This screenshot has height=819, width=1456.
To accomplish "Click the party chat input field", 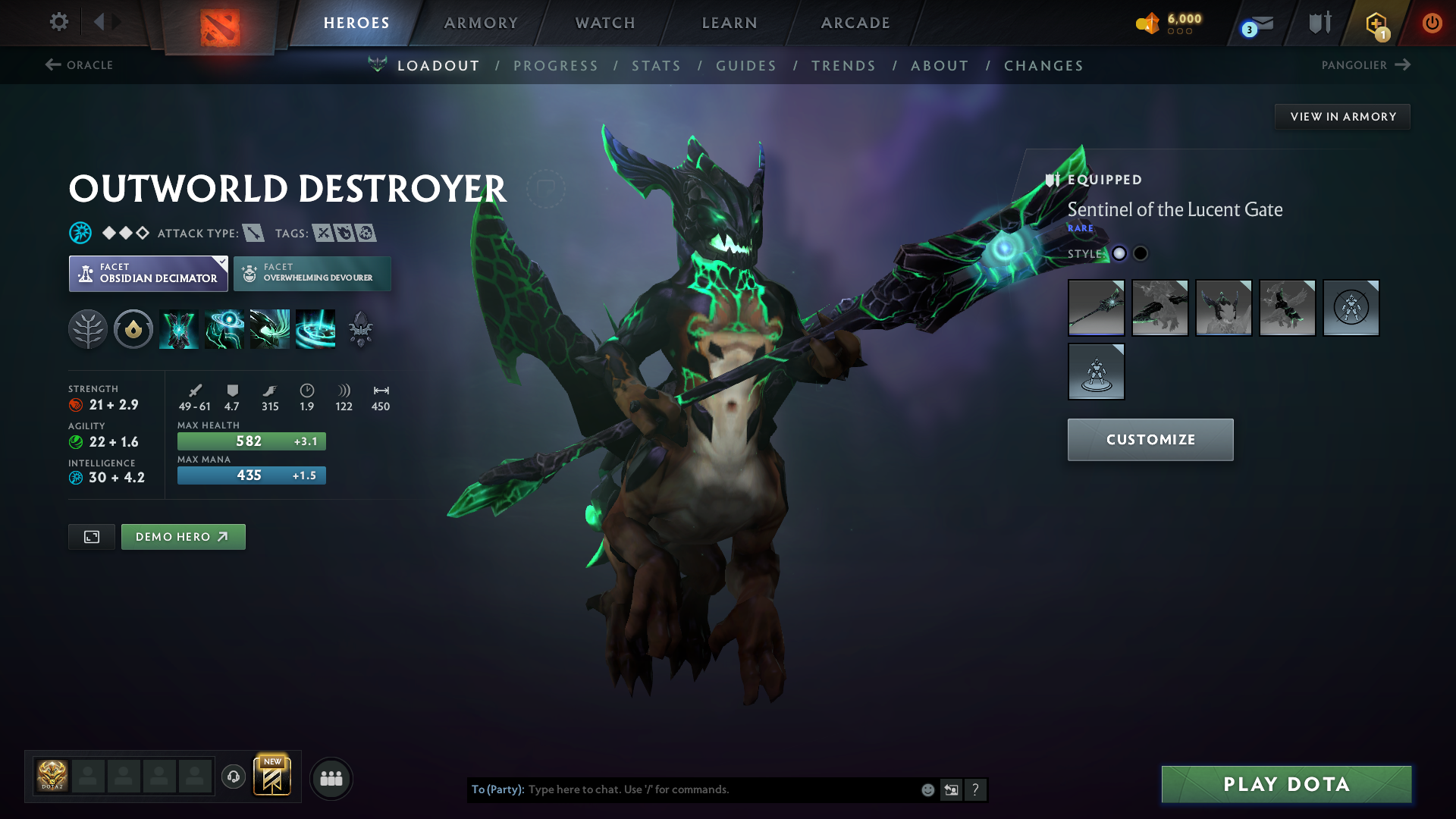I will pos(720,789).
